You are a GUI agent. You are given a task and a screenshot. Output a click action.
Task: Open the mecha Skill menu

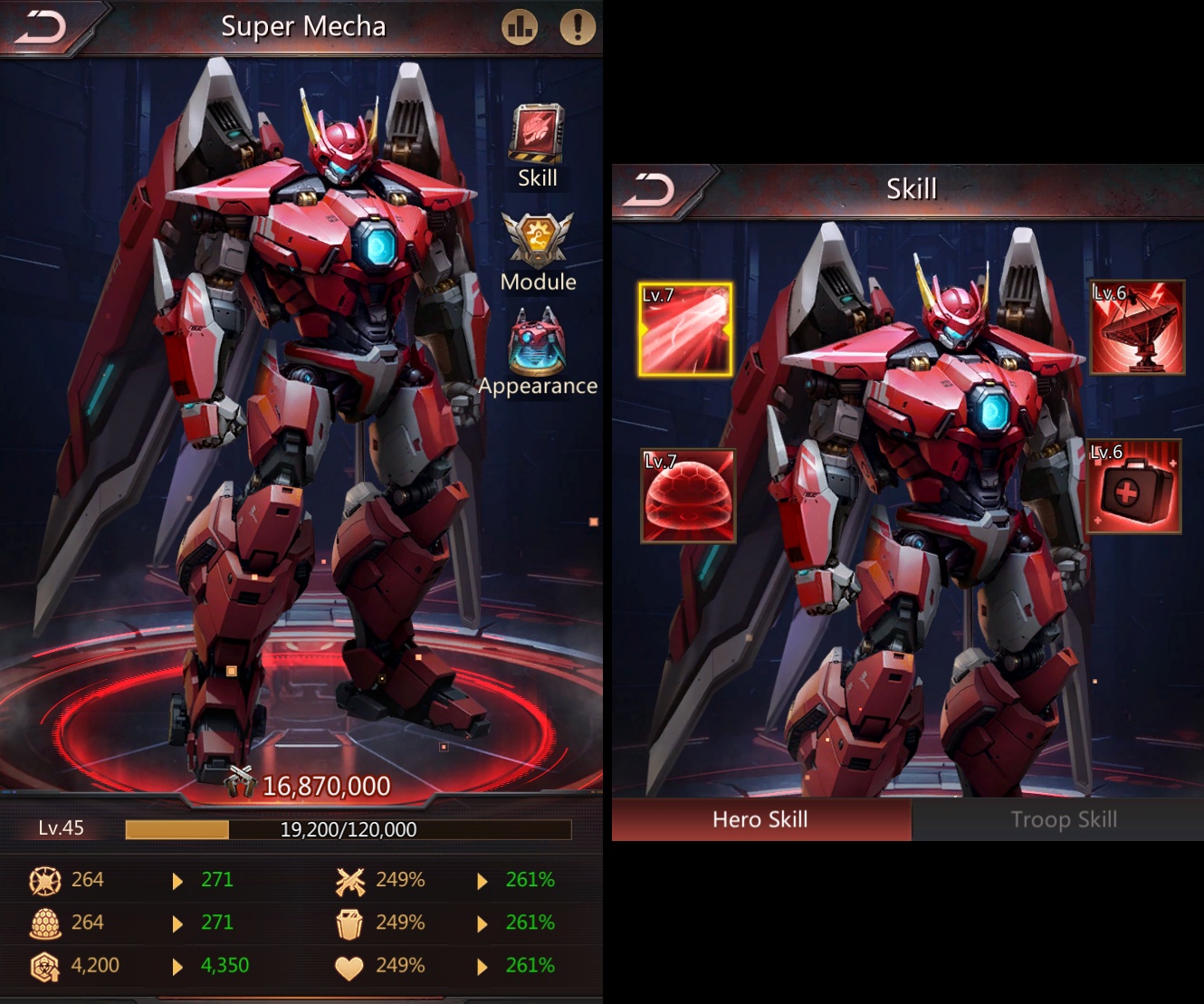click(537, 145)
